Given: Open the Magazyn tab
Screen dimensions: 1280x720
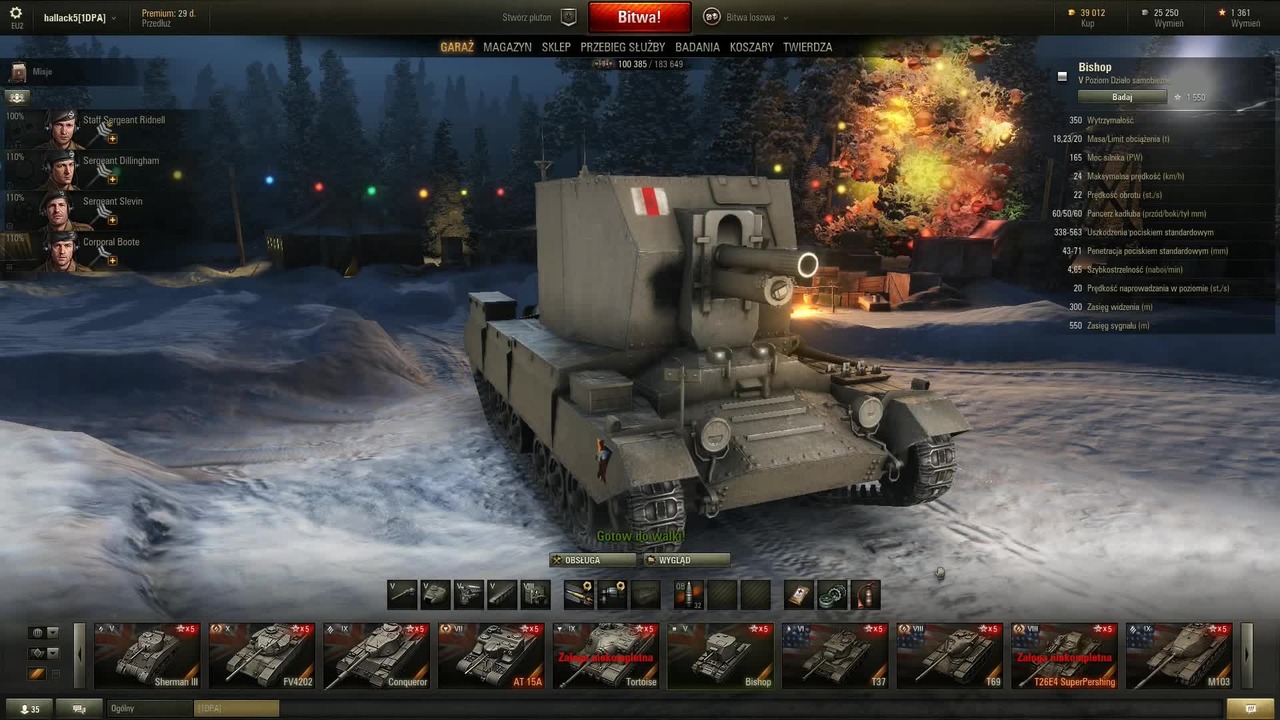Looking at the screenshot, I should 507,47.
